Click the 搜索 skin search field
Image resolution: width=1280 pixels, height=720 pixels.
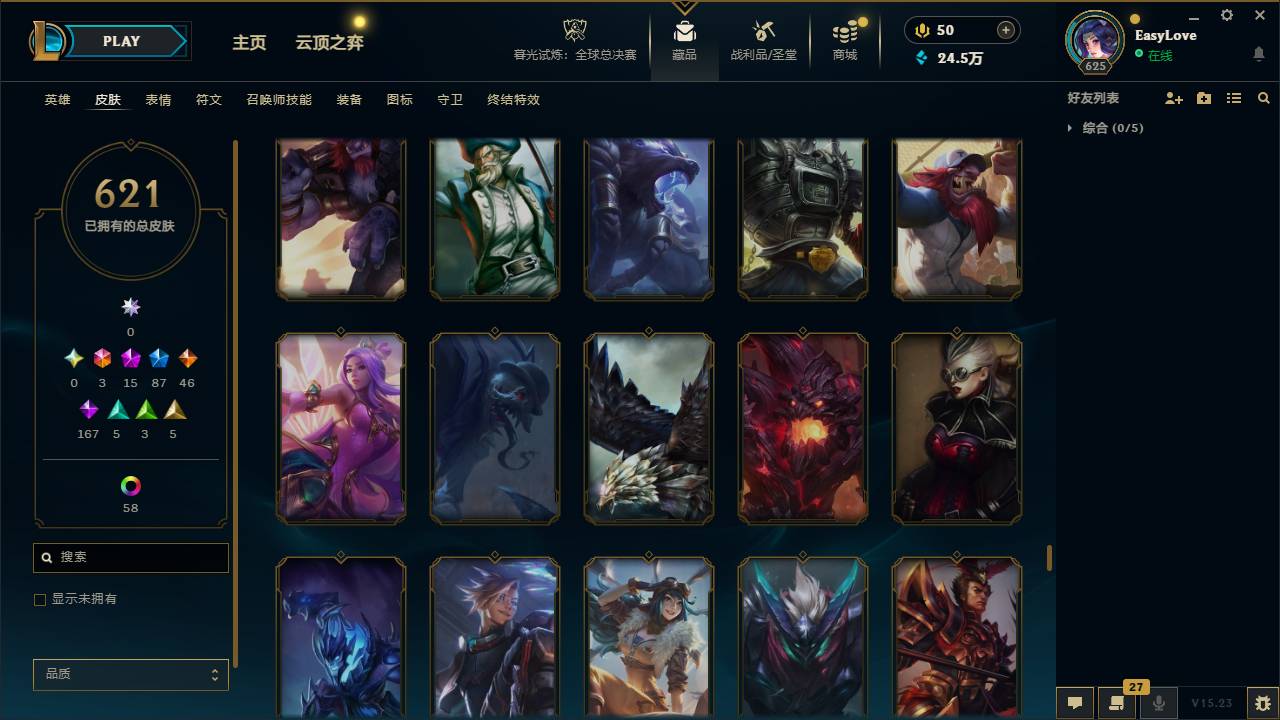pyautogui.click(x=130, y=557)
